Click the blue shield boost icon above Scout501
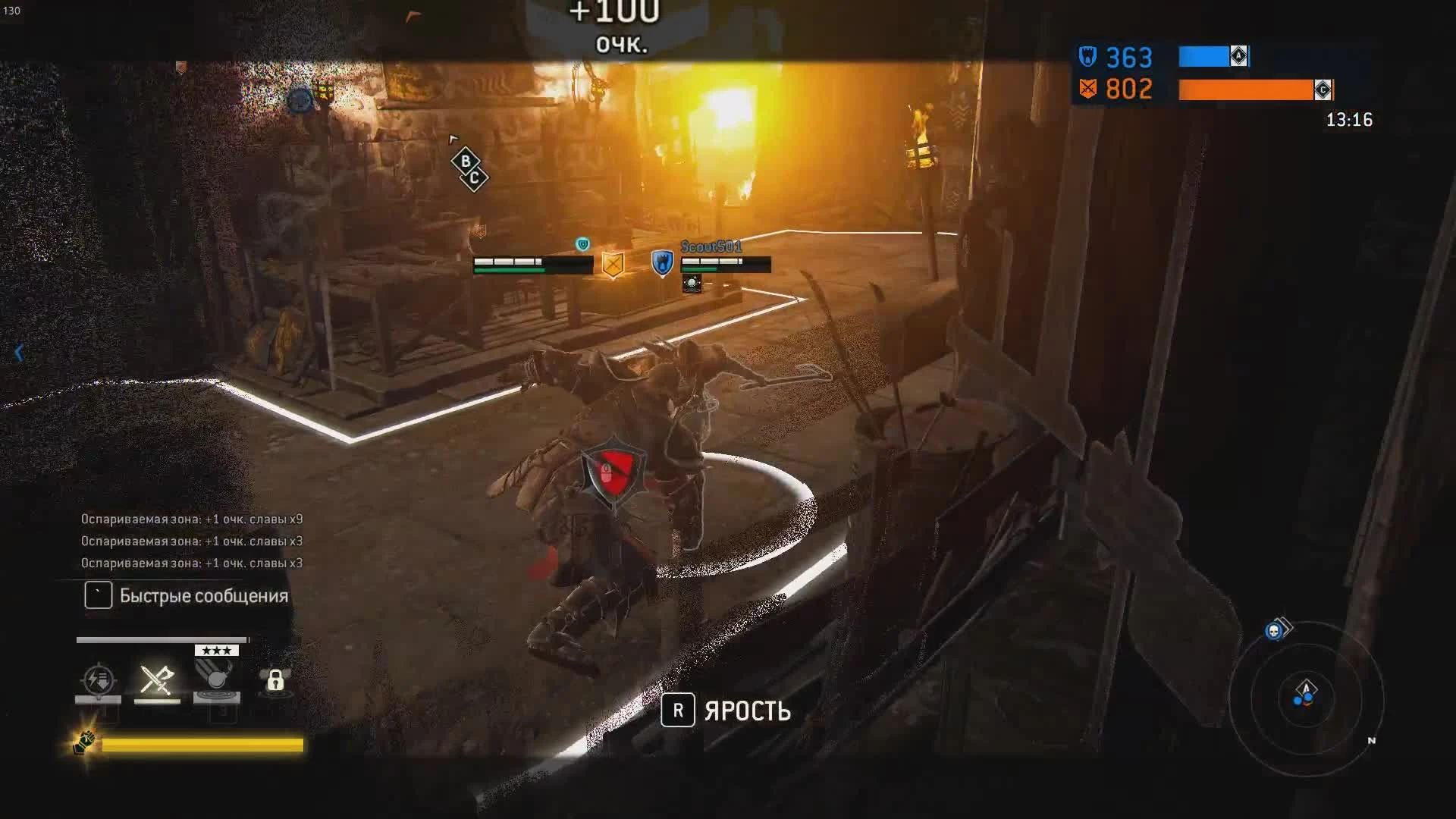 pyautogui.click(x=662, y=263)
